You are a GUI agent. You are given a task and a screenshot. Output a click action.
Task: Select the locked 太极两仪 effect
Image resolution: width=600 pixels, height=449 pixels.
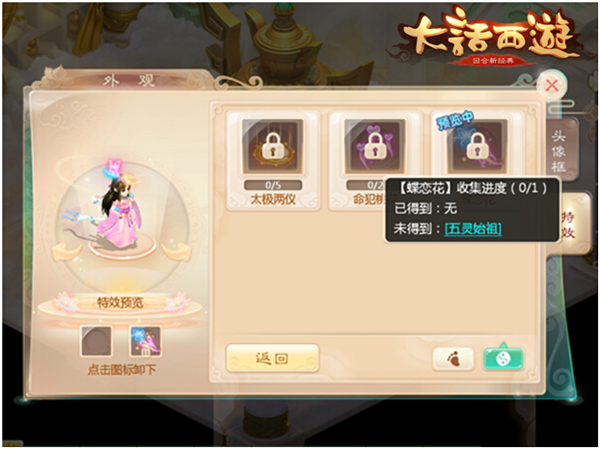tap(273, 150)
